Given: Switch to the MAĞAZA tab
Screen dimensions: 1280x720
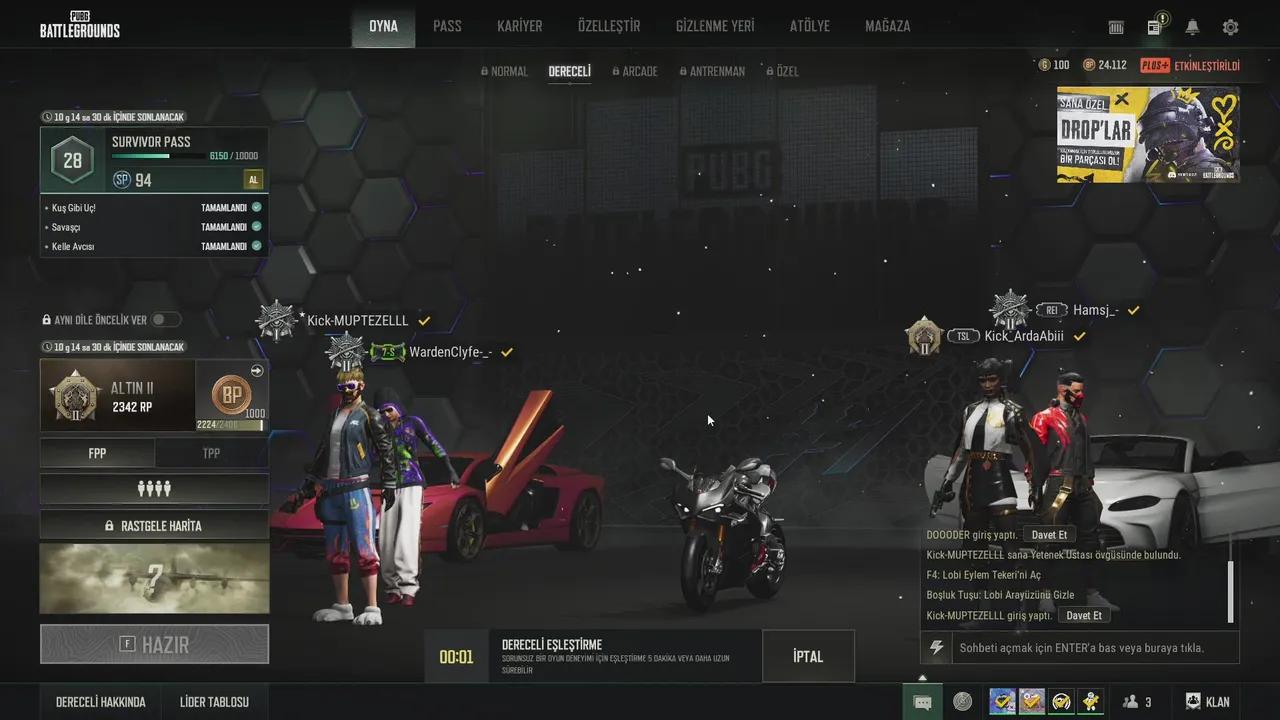Looking at the screenshot, I should (x=886, y=26).
